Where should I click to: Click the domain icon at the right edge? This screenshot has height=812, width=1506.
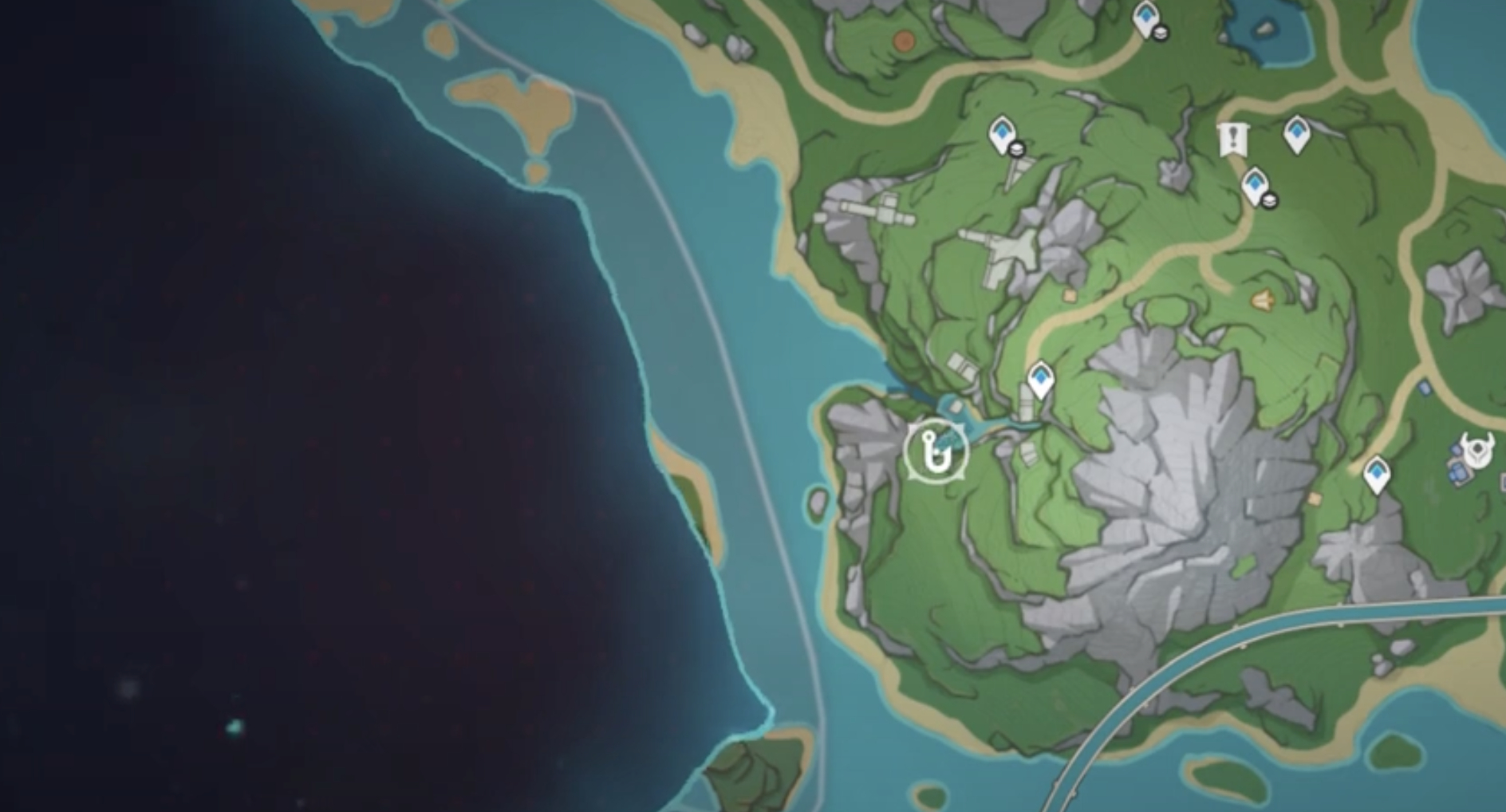(x=1479, y=447)
